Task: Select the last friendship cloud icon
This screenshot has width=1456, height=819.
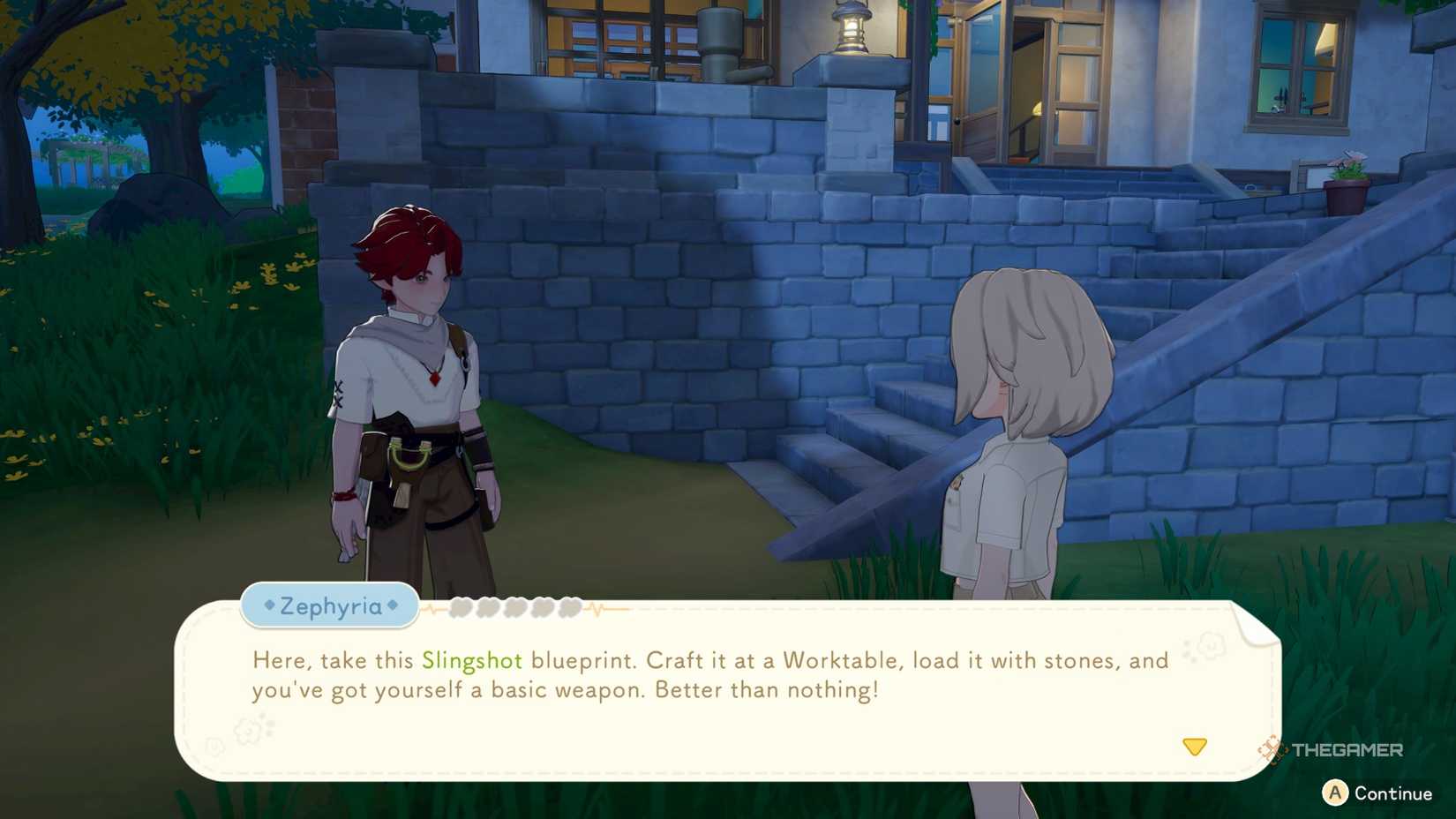Action: tap(570, 609)
